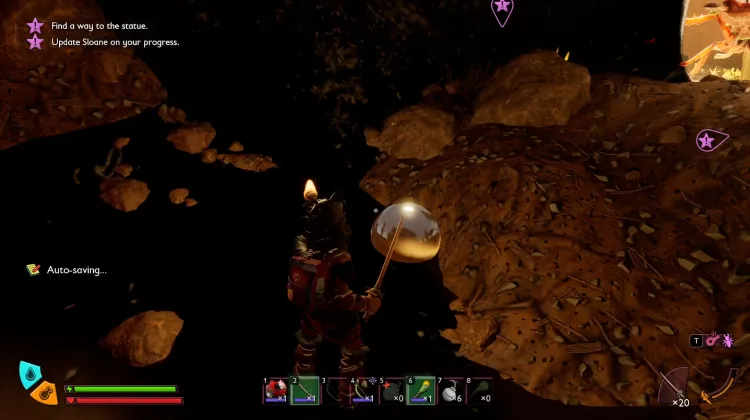This screenshot has width=750, height=420.
Task: Click the pink star waypoint marker on right
Action: [708, 141]
